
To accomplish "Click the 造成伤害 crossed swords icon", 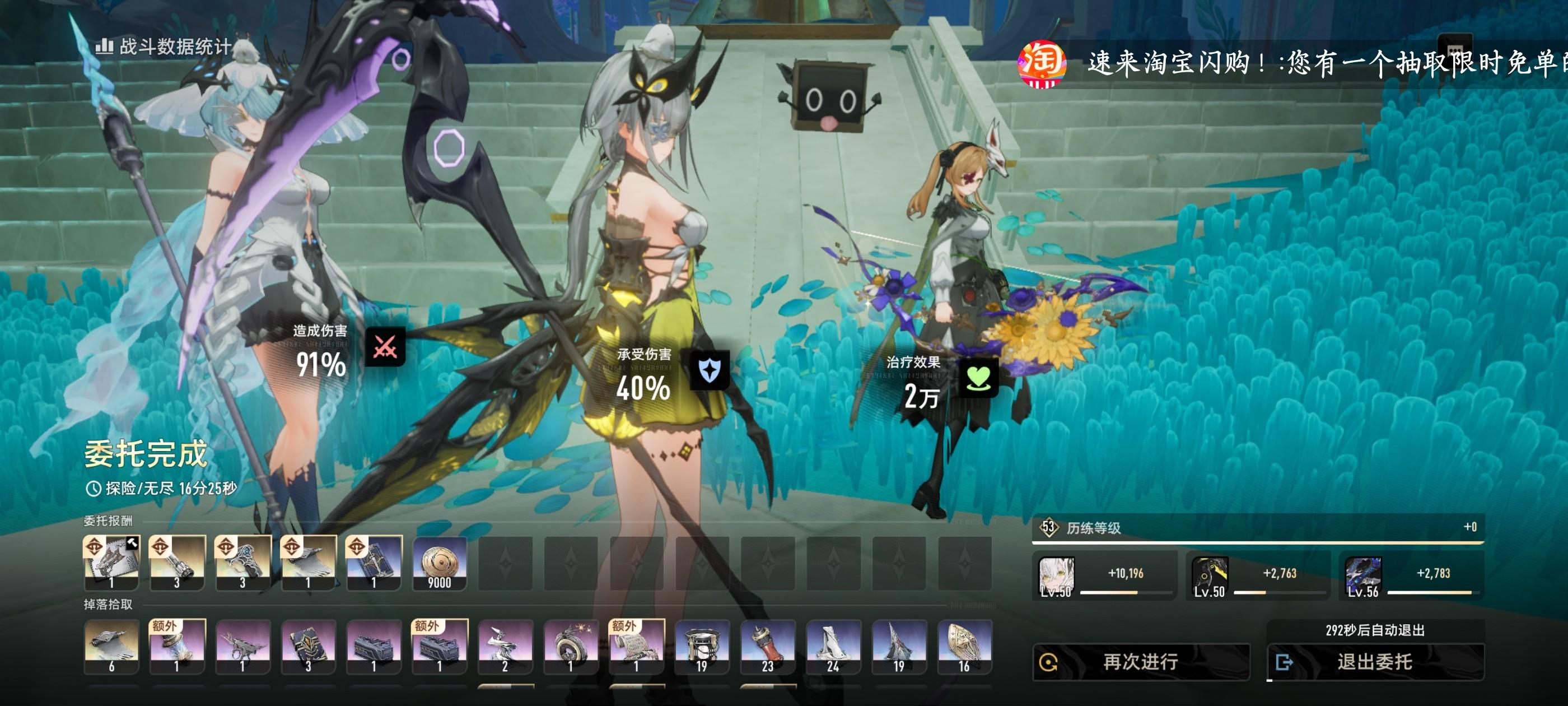I will point(385,347).
